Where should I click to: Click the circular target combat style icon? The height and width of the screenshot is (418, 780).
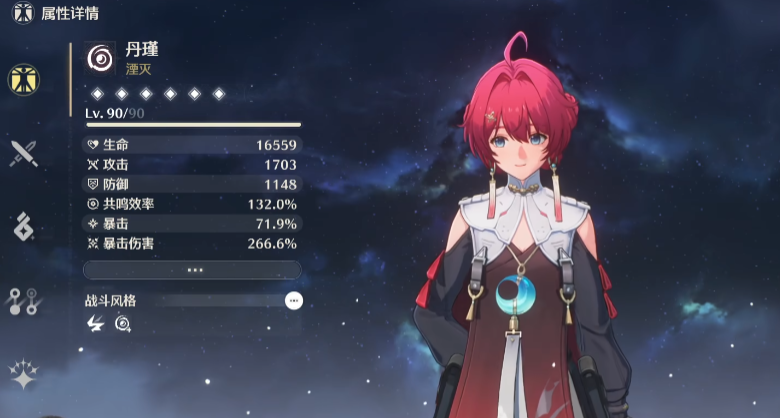122,323
